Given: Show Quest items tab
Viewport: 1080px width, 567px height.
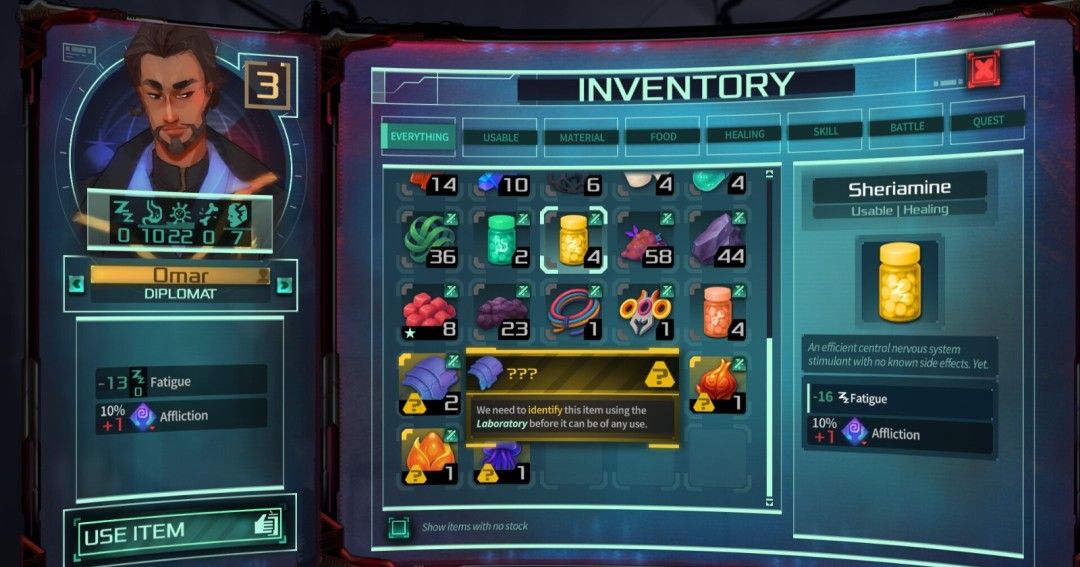Looking at the screenshot, I should pos(988,122).
